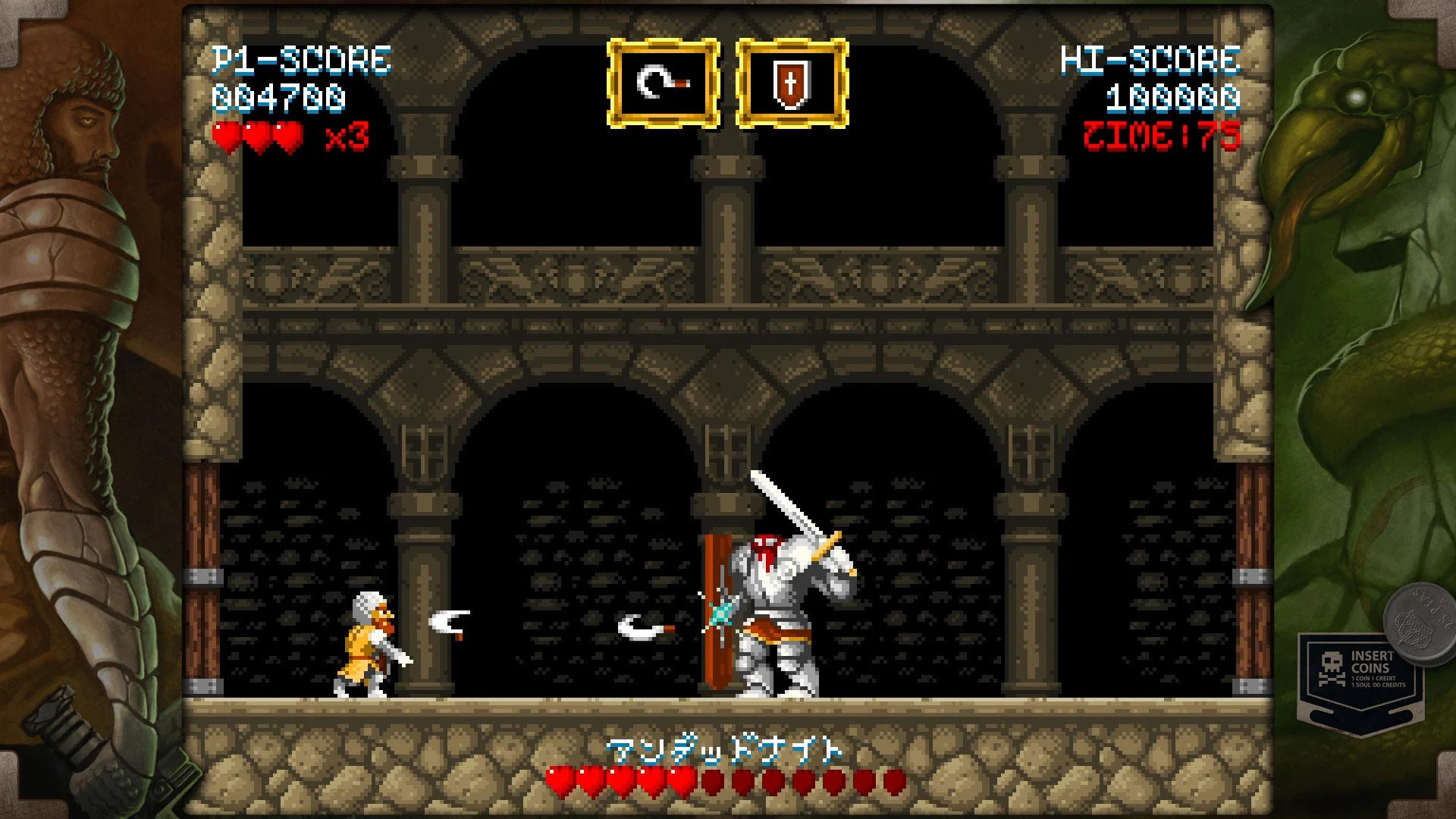Select the sickle weapon icon

pos(662,82)
